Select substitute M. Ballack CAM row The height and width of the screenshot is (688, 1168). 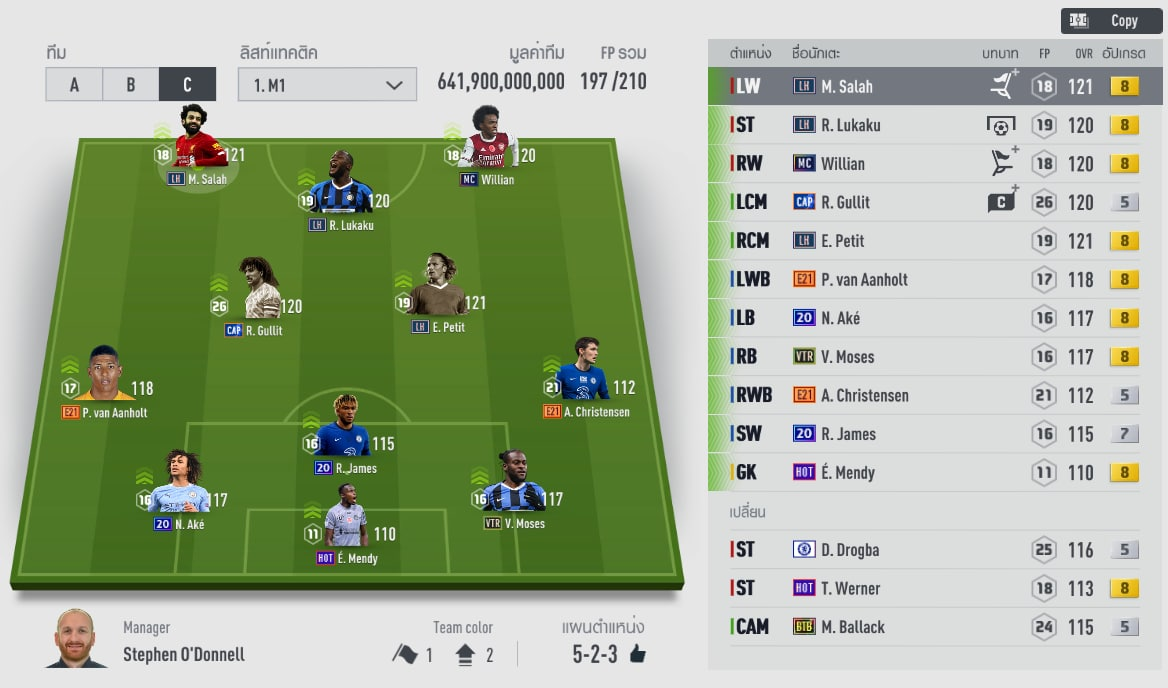tap(935, 627)
